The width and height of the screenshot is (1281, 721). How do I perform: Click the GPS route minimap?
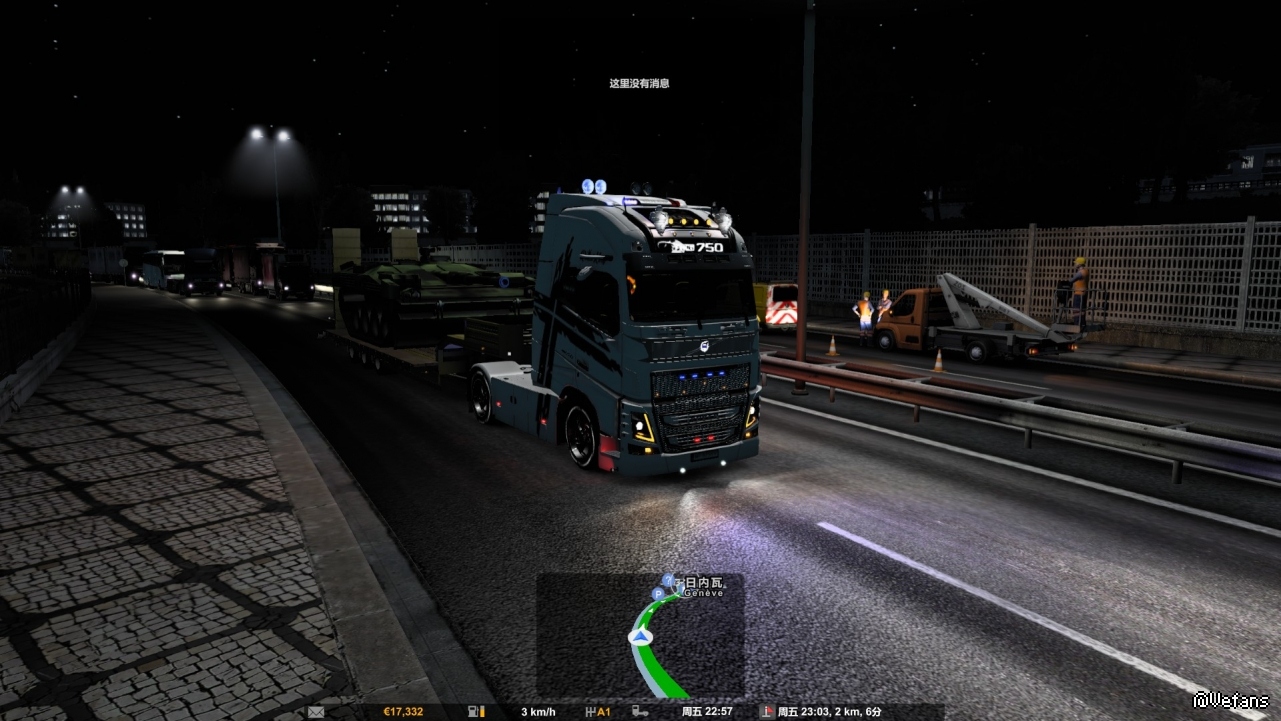(640, 636)
